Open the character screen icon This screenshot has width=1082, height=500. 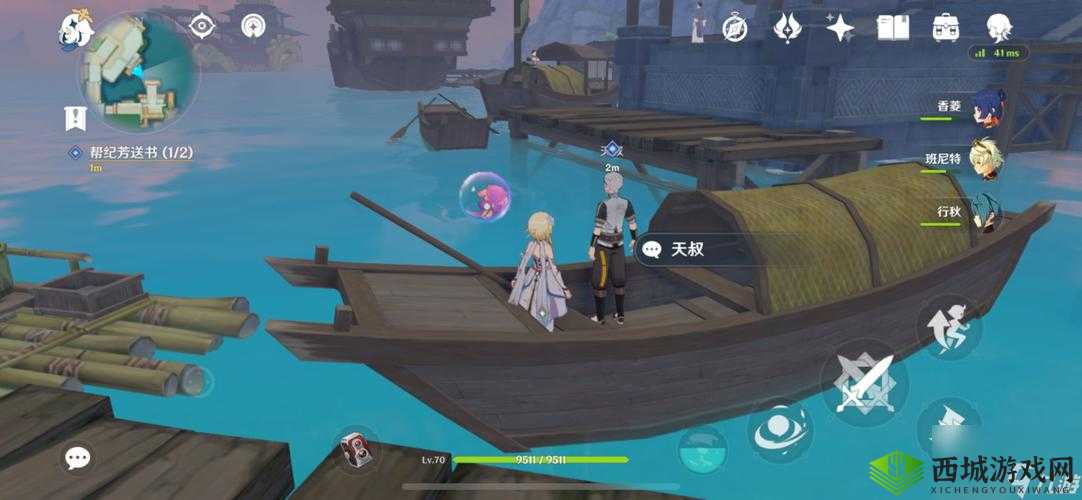pyautogui.click(x=998, y=28)
